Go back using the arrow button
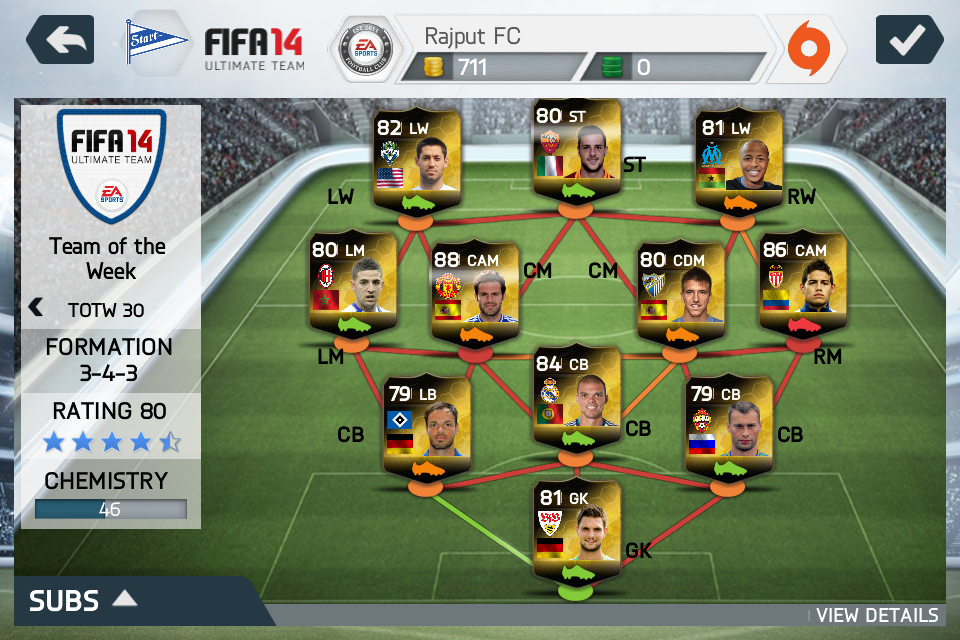The width and height of the screenshot is (960, 640). [x=60, y=41]
